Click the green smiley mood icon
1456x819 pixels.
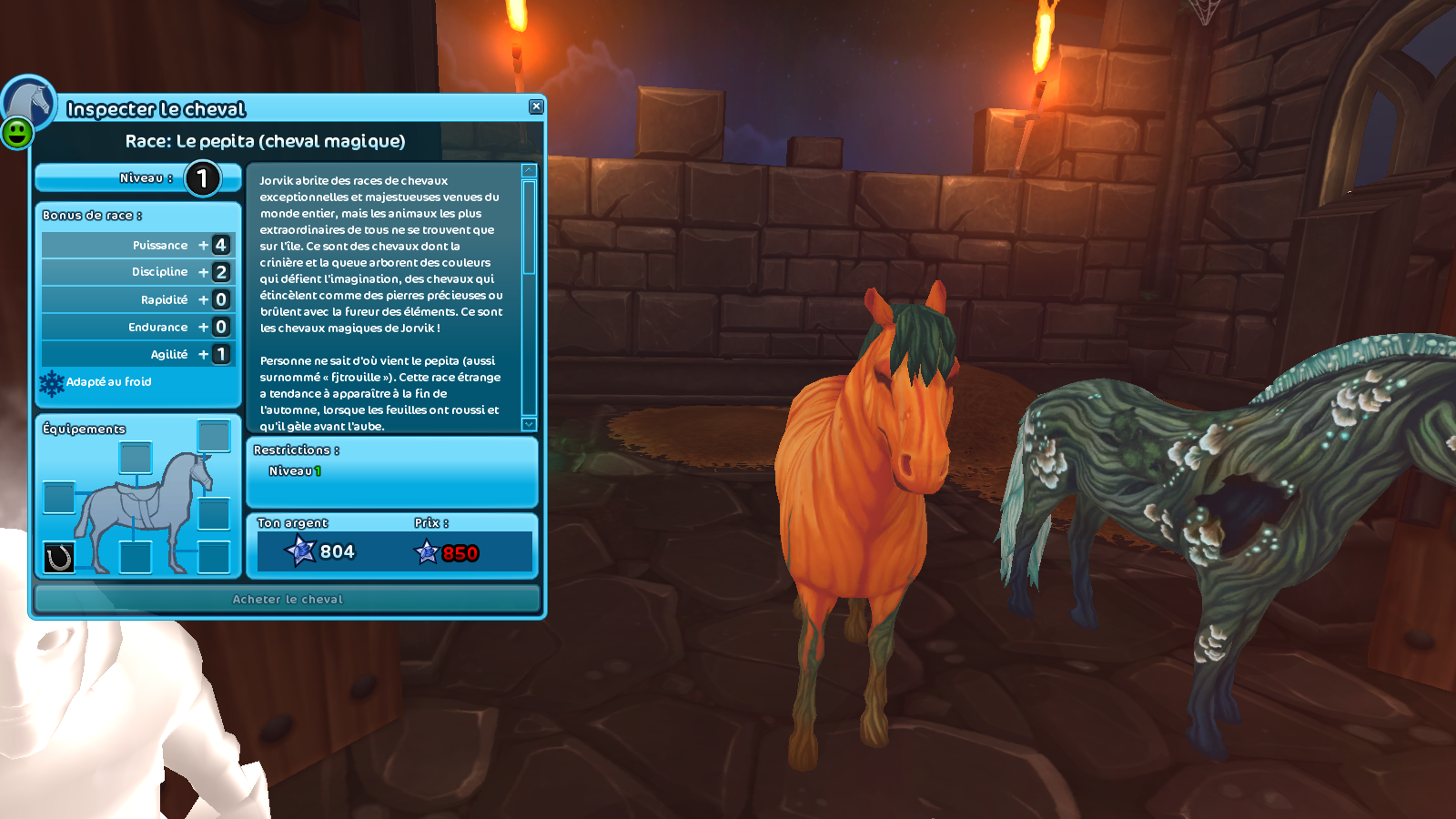[x=16, y=134]
